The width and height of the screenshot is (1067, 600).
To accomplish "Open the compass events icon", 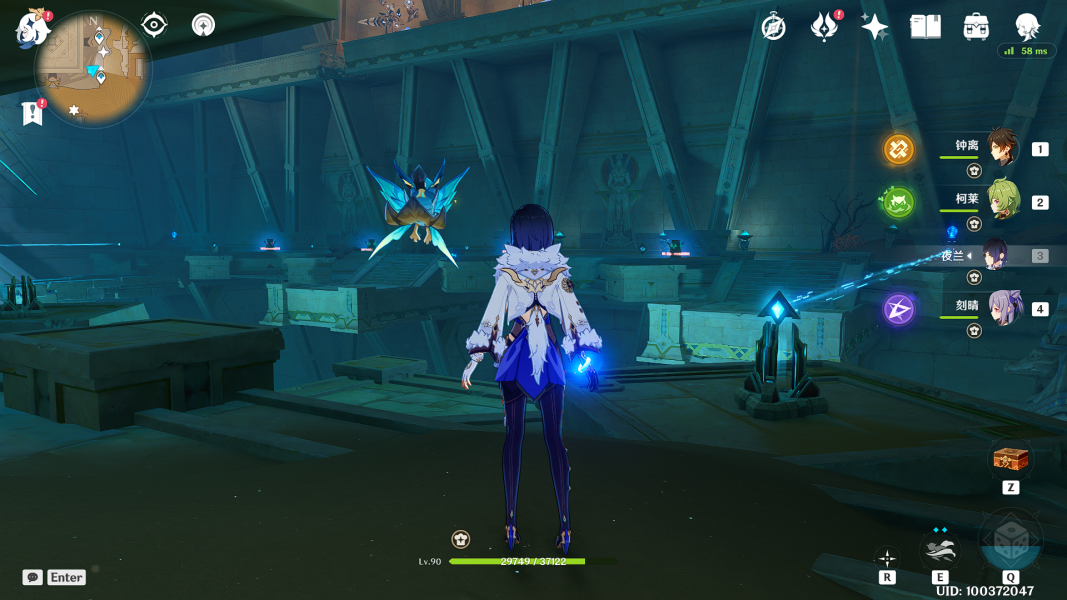I will 773,27.
